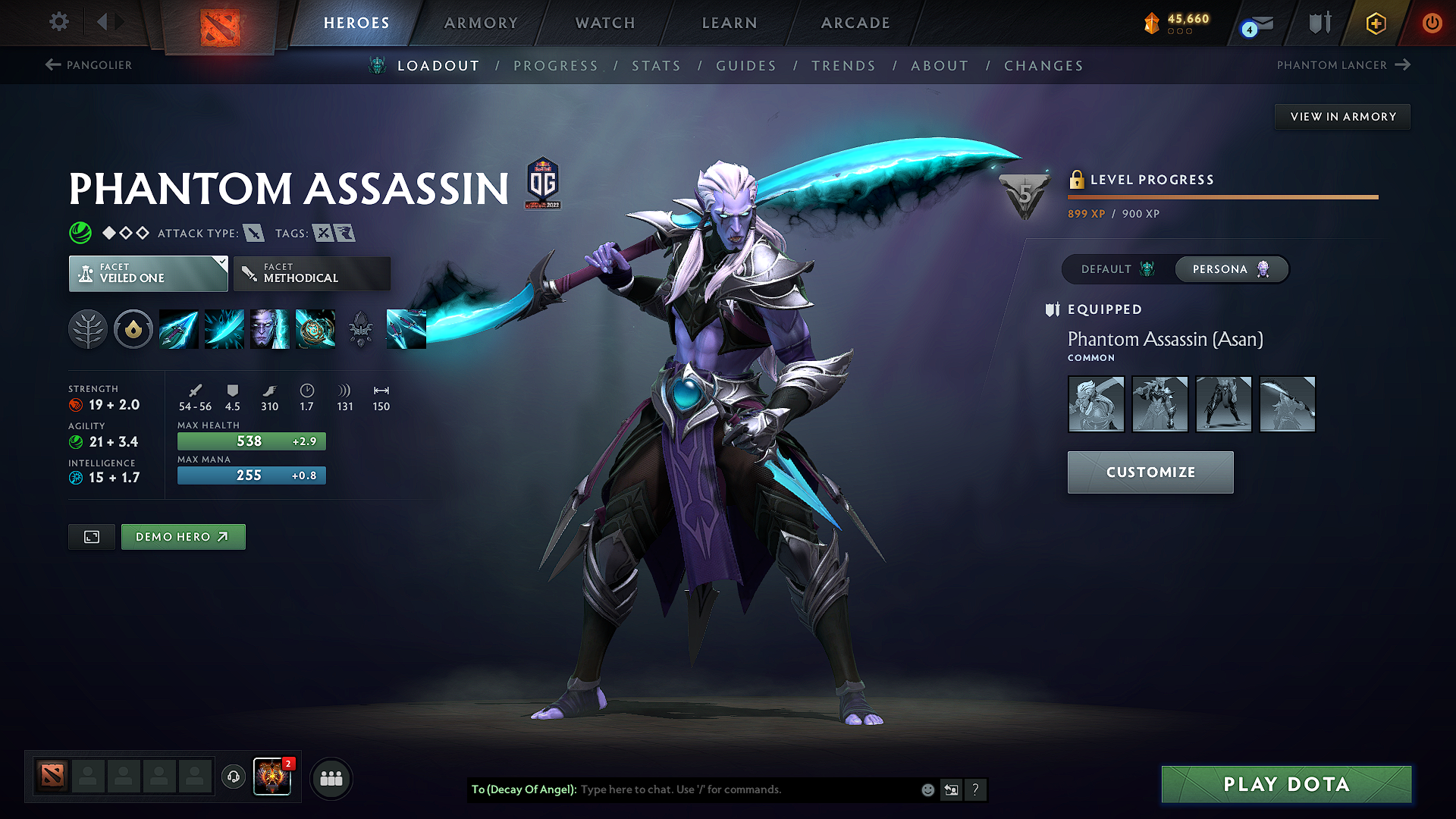Switch back to Default hero appearance
This screenshot has height=819, width=1456.
[x=1114, y=269]
